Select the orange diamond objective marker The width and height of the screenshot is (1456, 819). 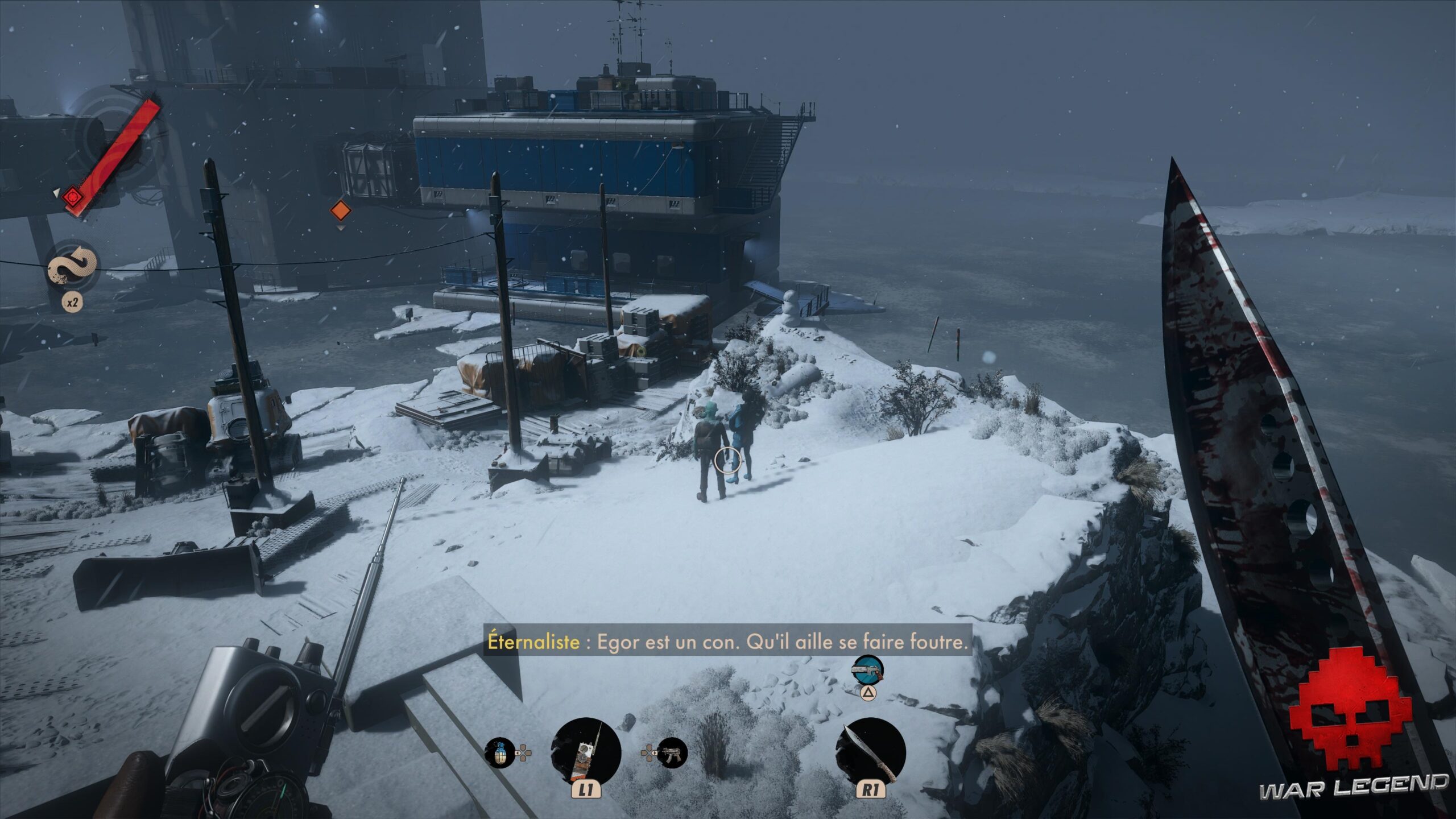pos(340,209)
